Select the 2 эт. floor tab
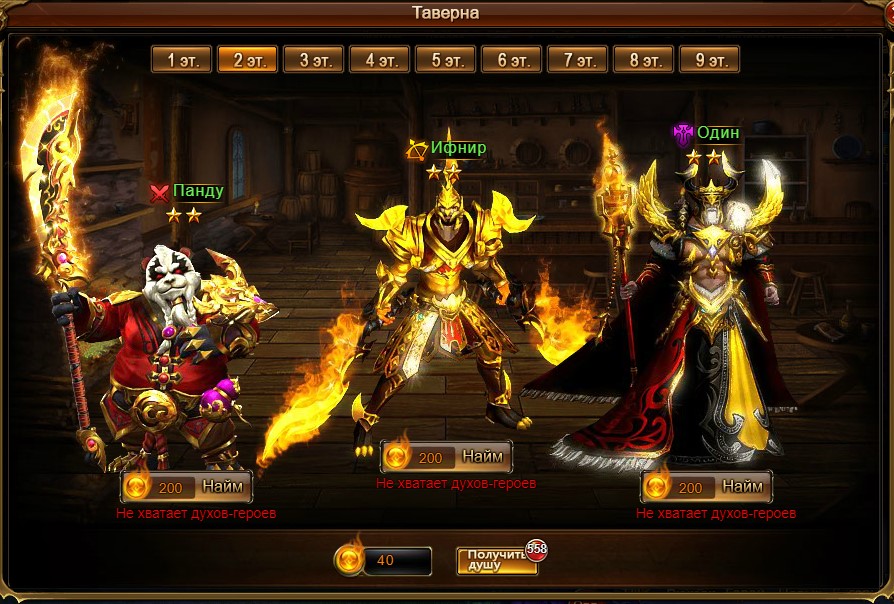 (x=247, y=60)
